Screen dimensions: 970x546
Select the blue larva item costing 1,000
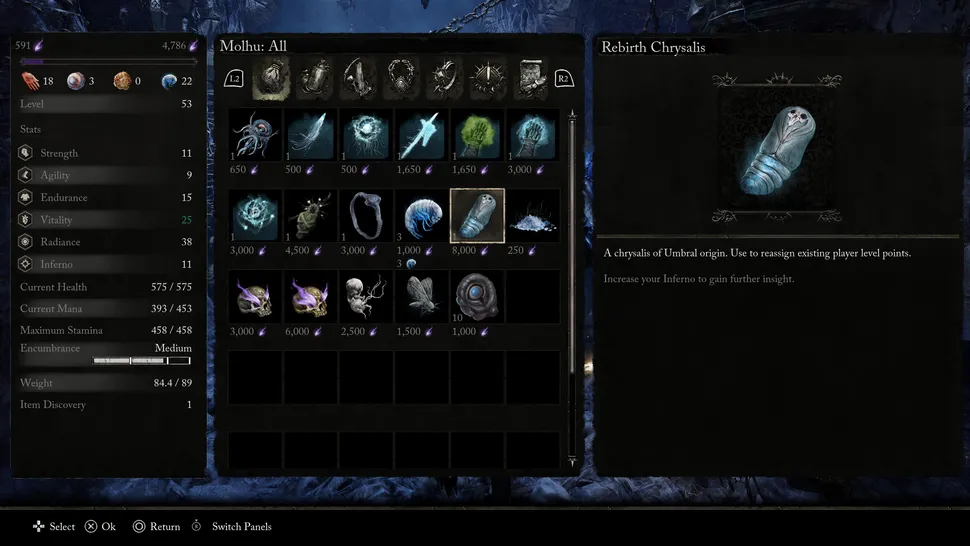click(x=421, y=215)
